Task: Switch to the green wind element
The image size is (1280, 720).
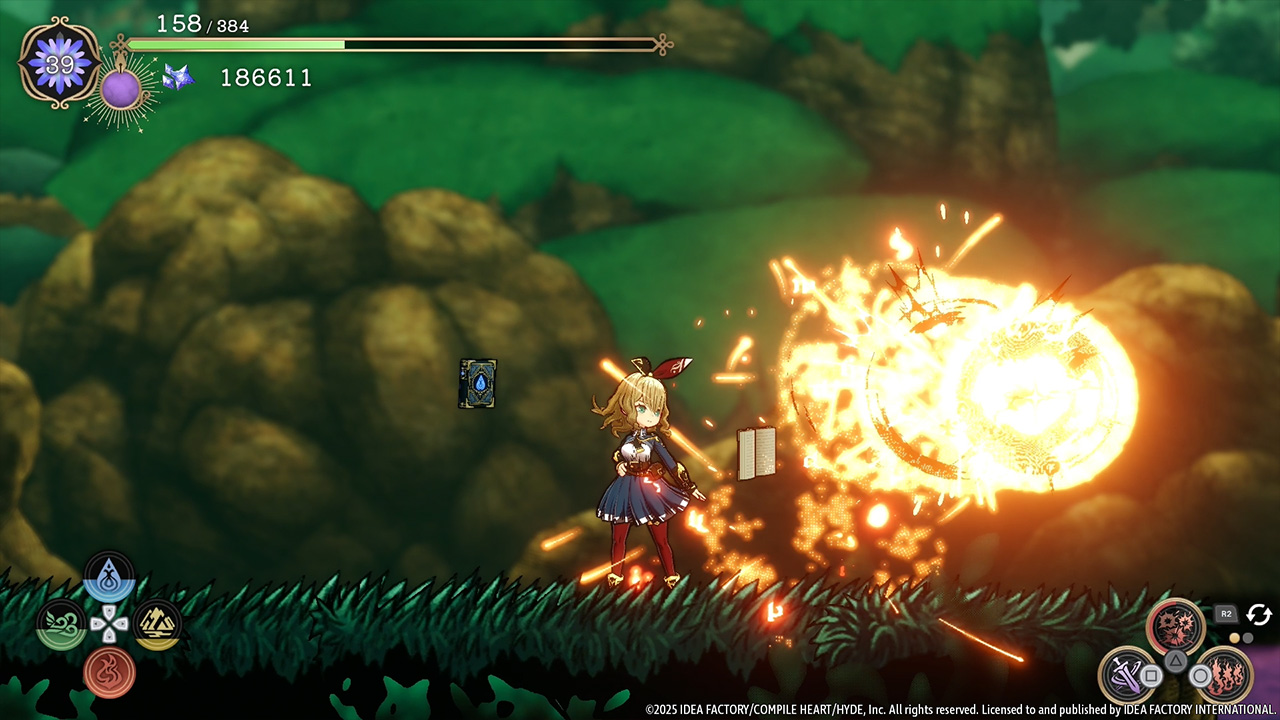Action: 61,624
